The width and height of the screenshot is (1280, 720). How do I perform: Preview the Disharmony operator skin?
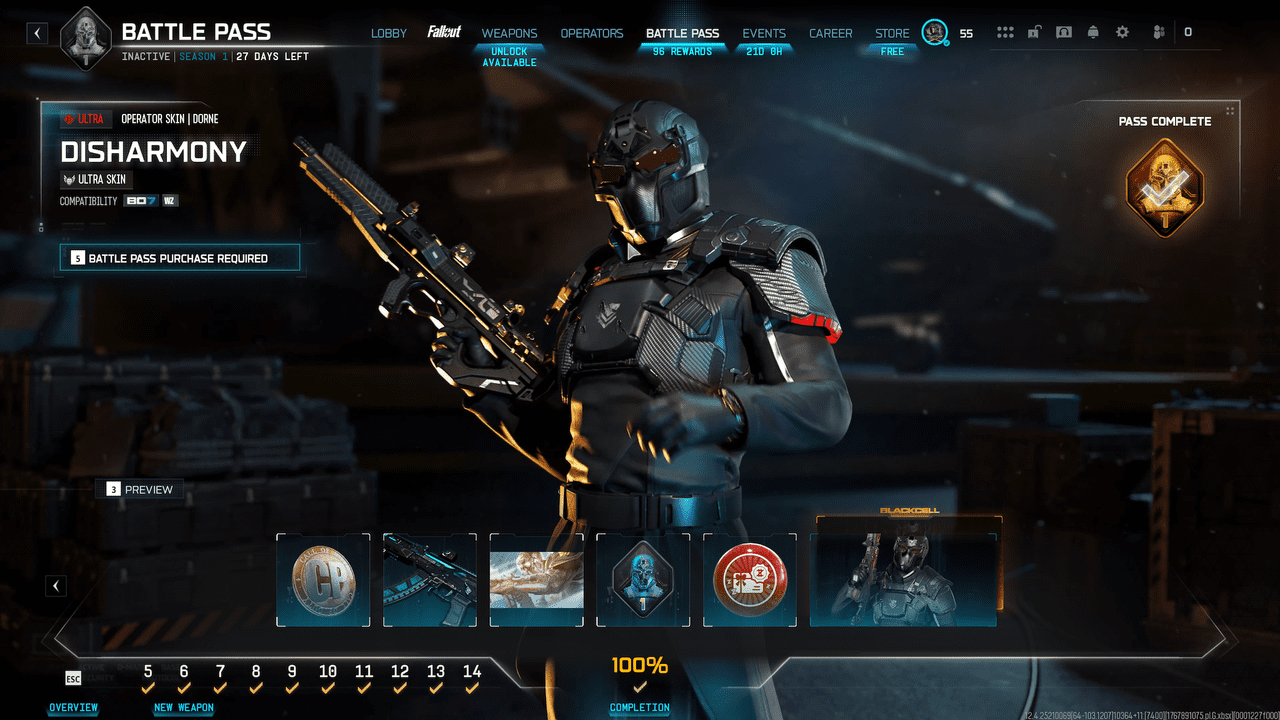(x=140, y=489)
